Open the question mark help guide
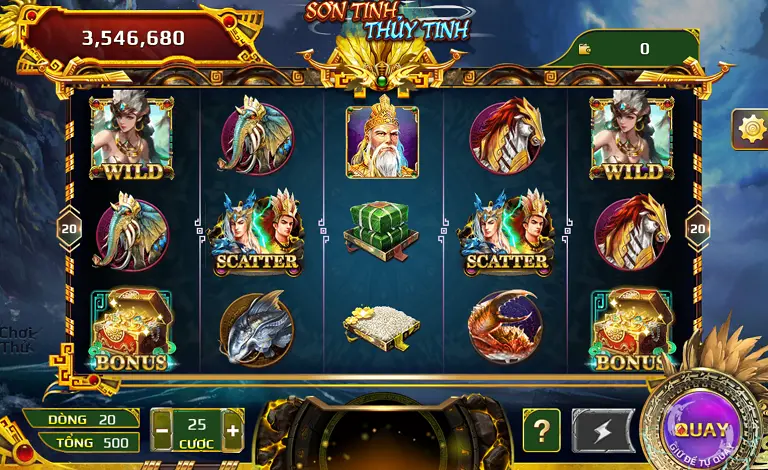 (x=541, y=431)
